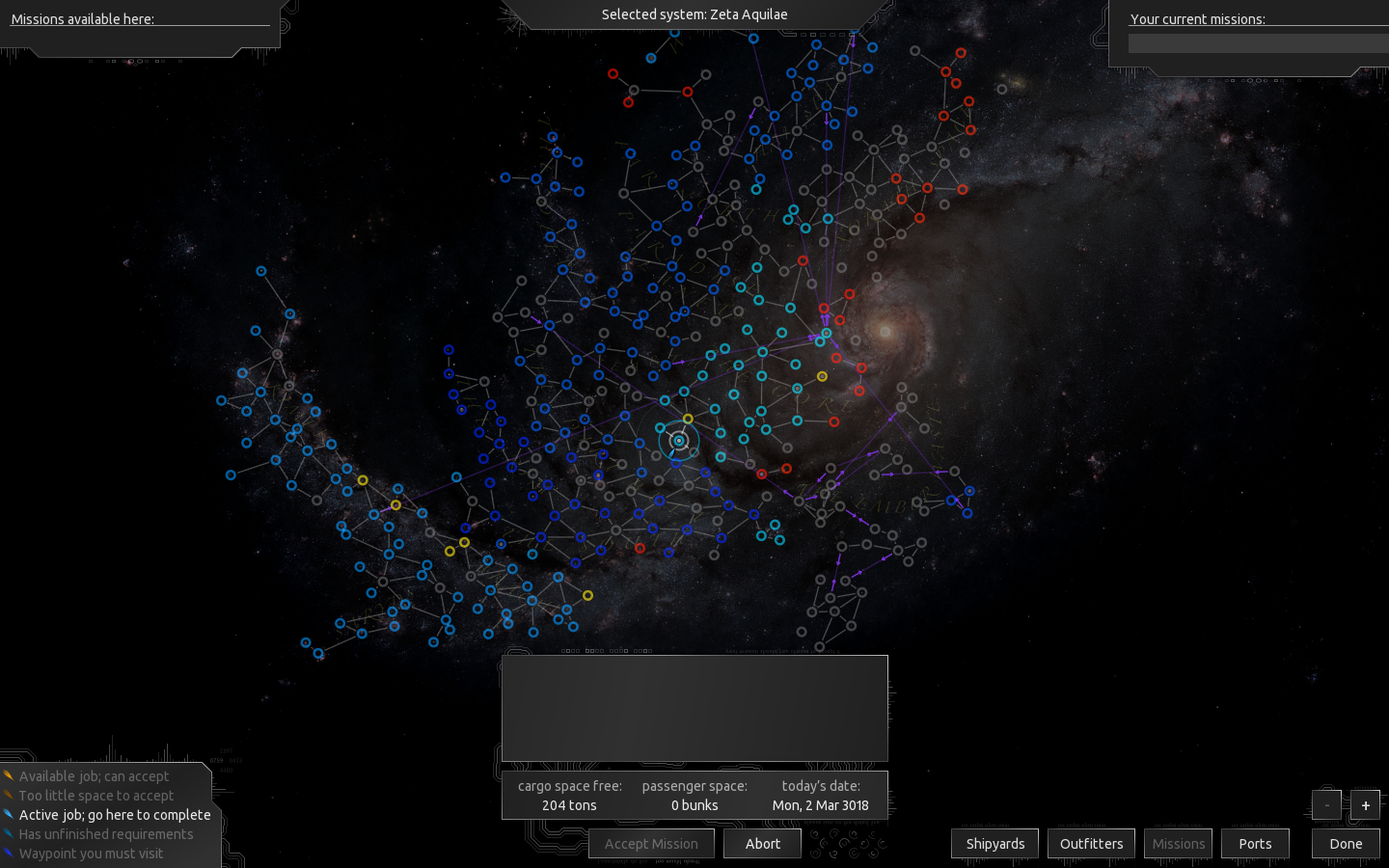The image size is (1389, 868).
Task: Click the 'Too little space to accept' legend icon
Action: (x=11, y=795)
